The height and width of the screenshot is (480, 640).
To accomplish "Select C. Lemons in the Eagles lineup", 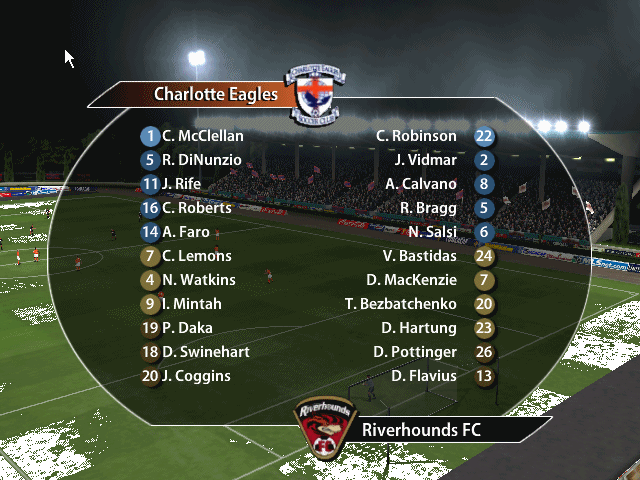I will (196, 256).
